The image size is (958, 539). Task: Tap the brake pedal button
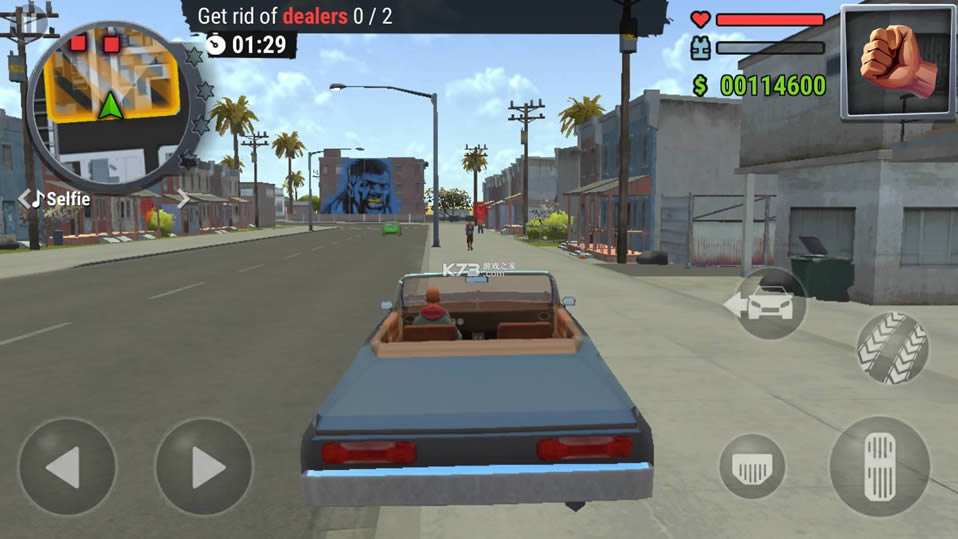pos(752,466)
